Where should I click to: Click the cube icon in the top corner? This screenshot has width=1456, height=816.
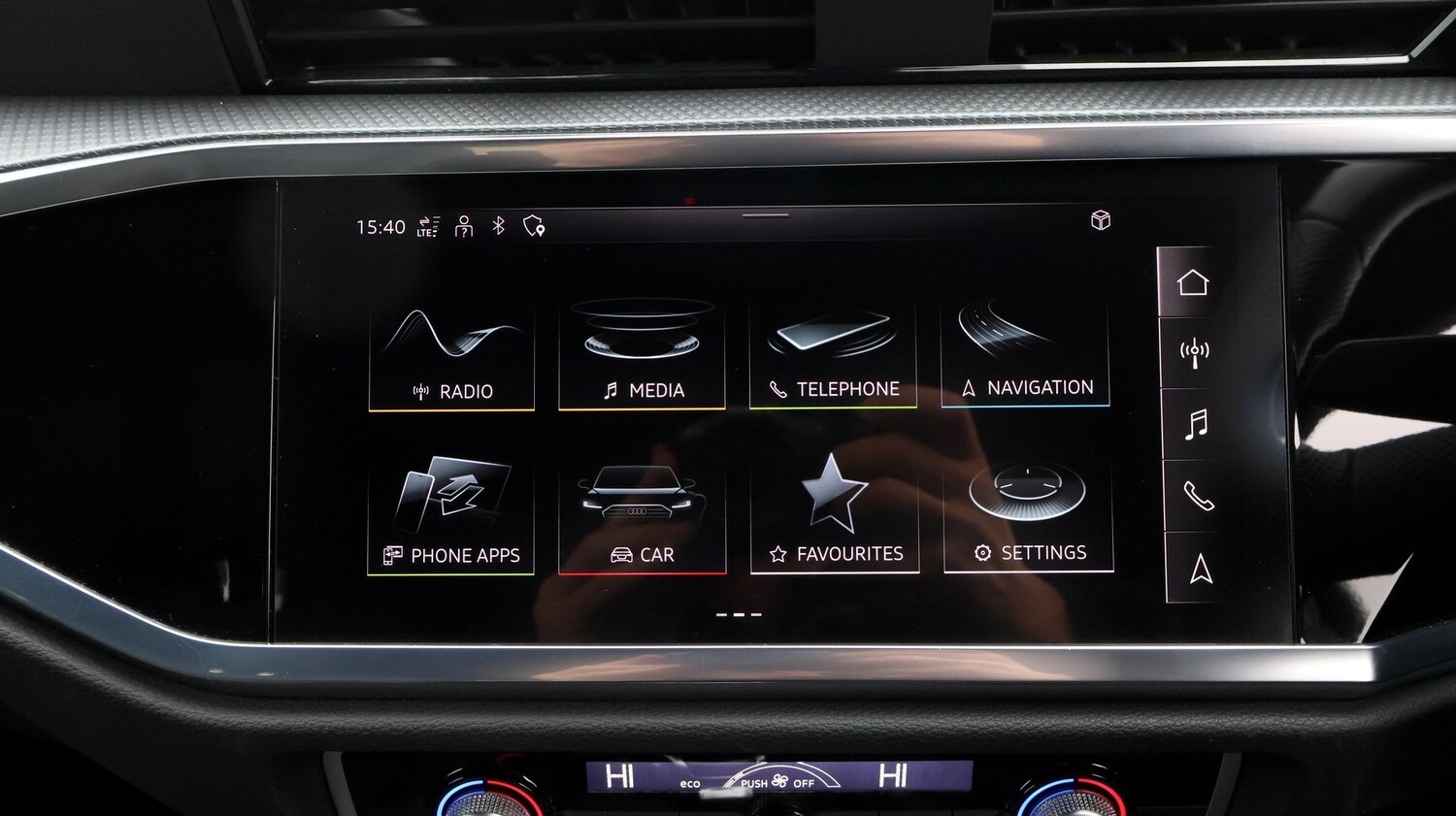(1101, 220)
